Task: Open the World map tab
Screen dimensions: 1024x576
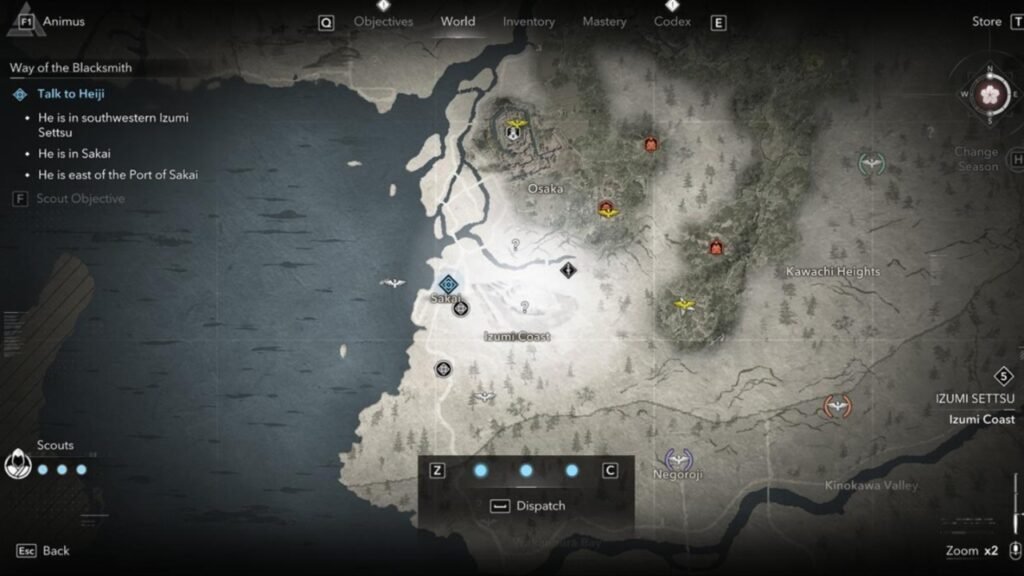Action: [458, 22]
